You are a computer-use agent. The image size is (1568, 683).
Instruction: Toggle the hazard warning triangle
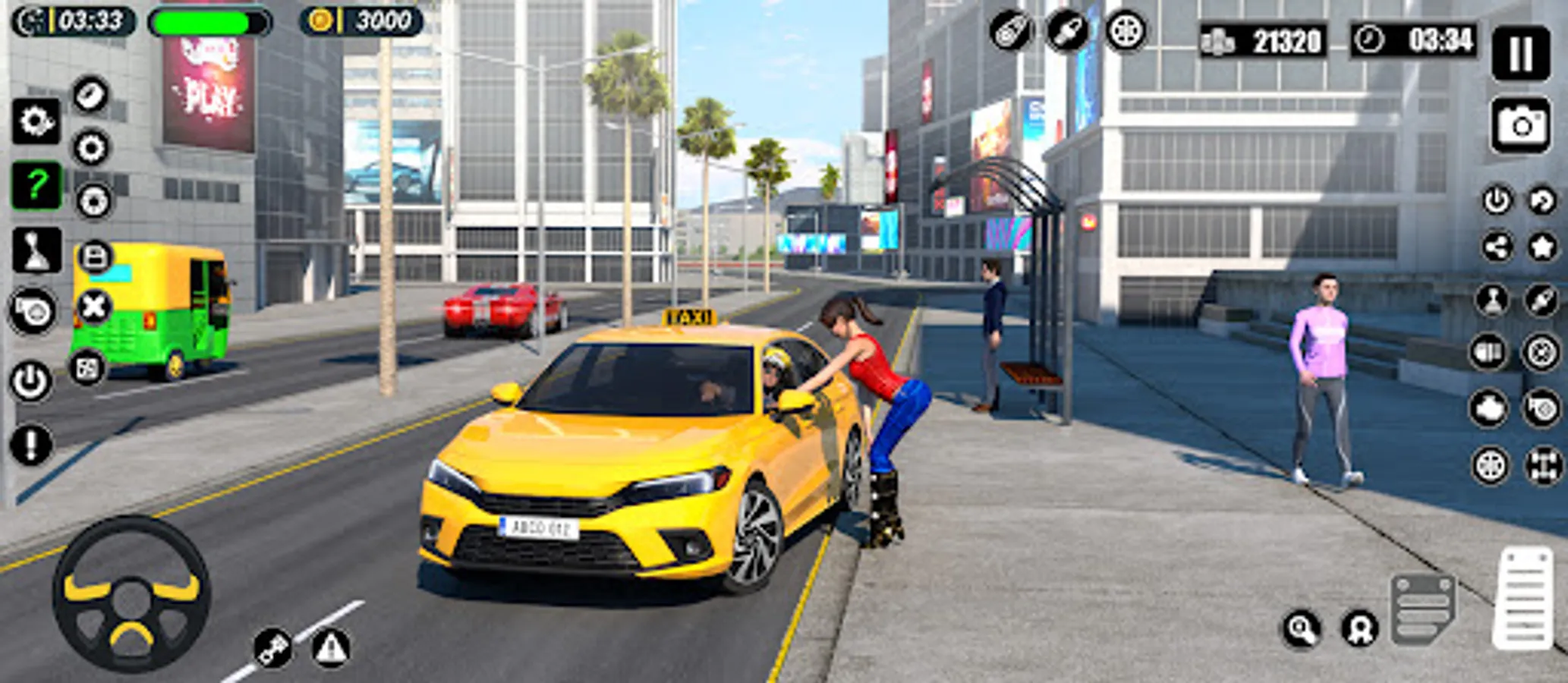point(329,649)
